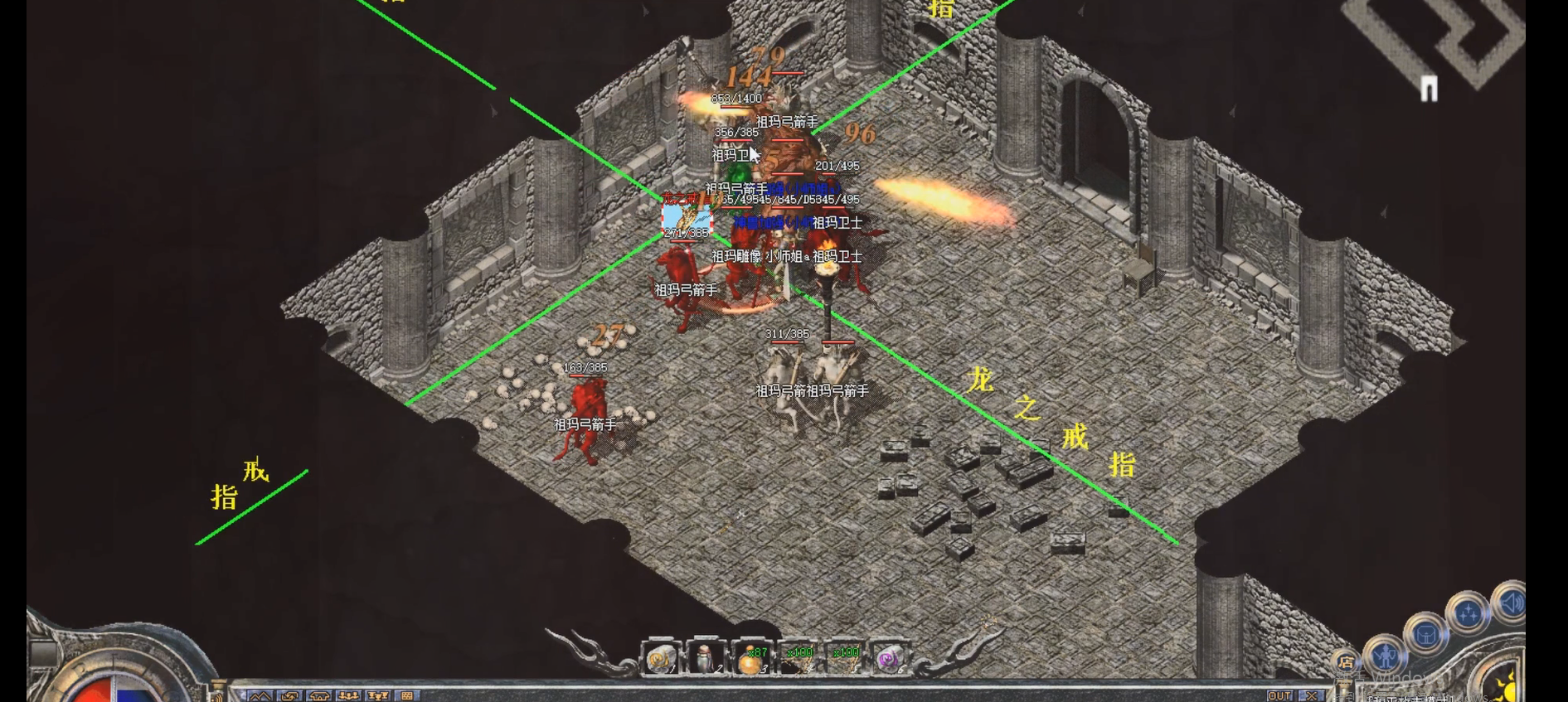Open the minimap mountain icon button
Image resolution: width=1568 pixels, height=702 pixels.
260,696
